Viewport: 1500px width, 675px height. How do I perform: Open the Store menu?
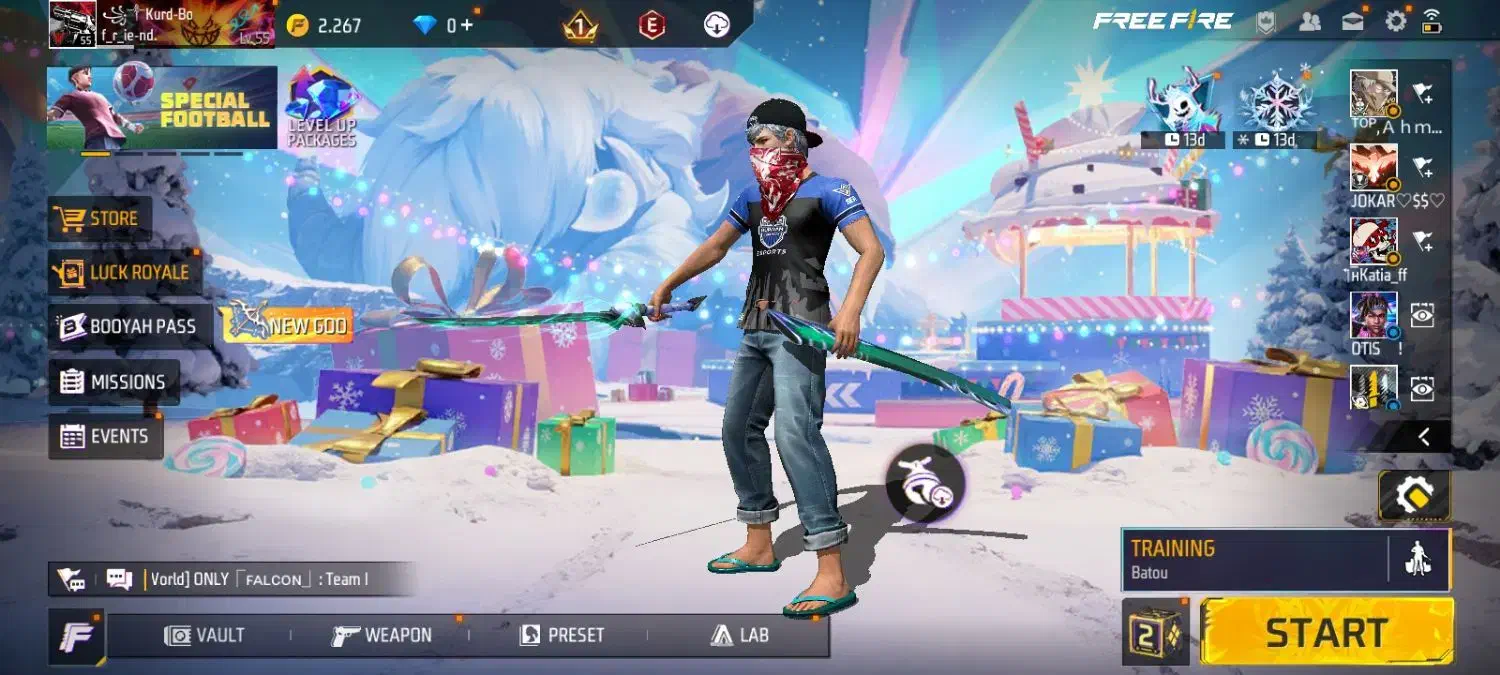tap(100, 218)
